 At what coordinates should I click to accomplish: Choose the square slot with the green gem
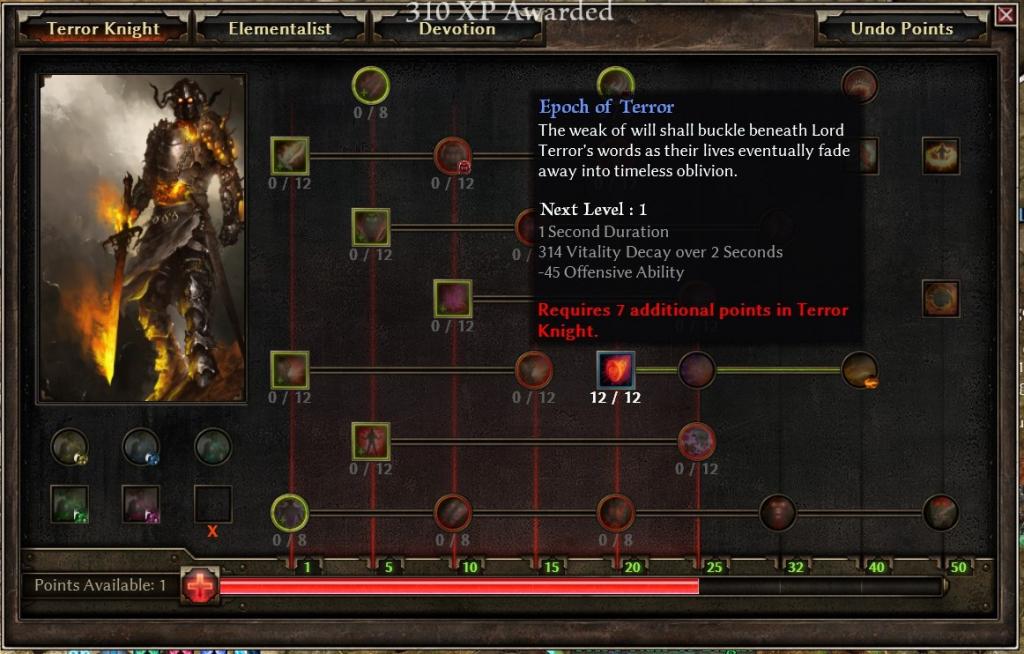(x=70, y=504)
